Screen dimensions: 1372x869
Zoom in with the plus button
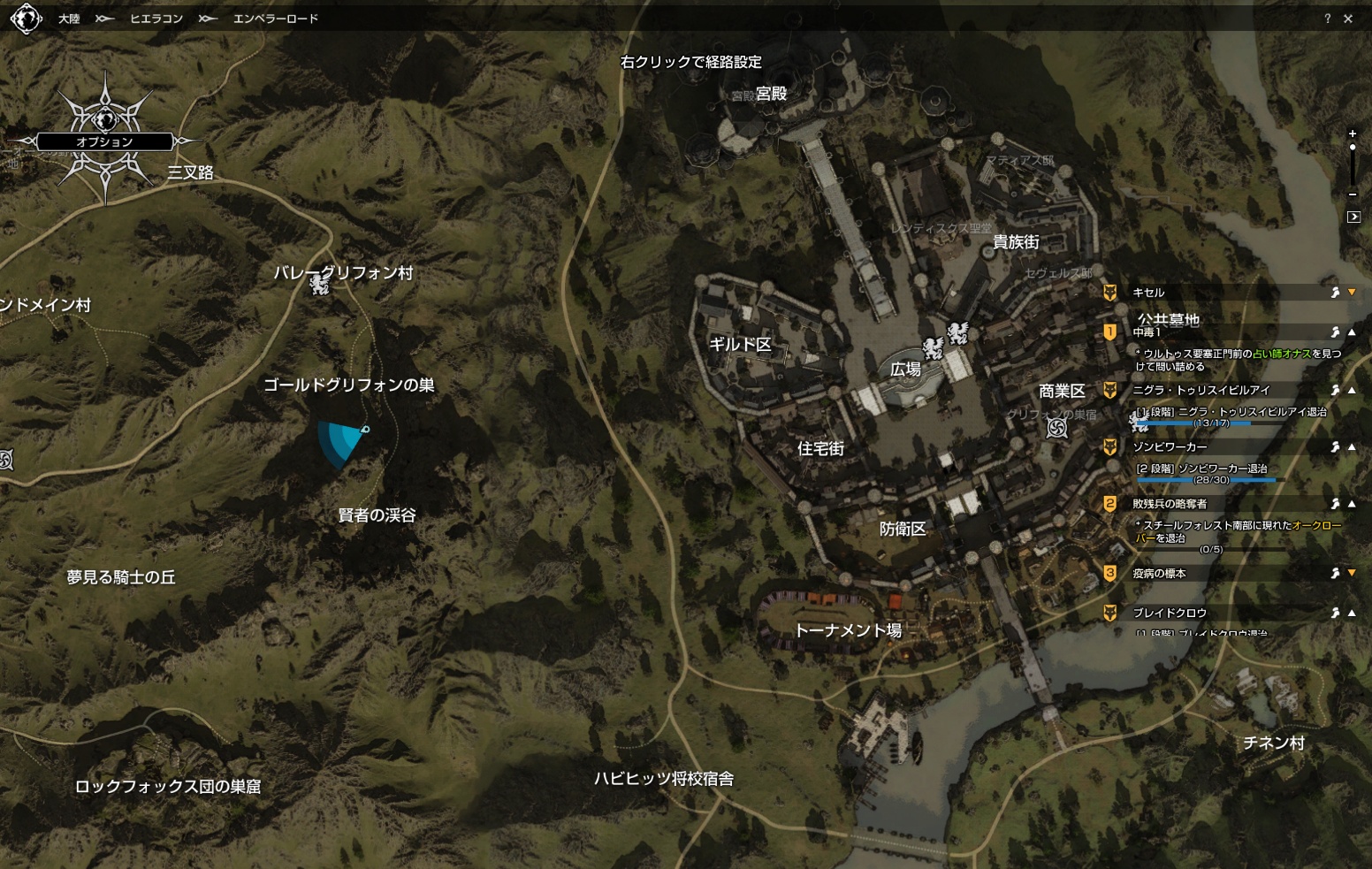(1353, 133)
